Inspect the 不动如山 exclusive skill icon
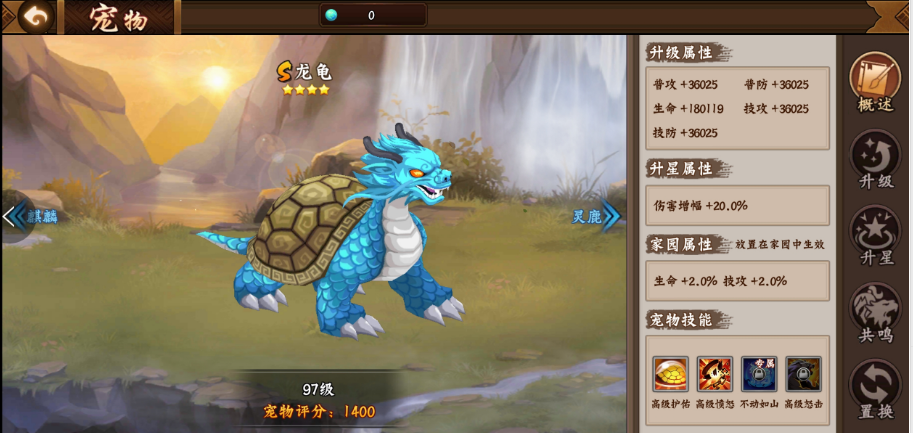The height and width of the screenshot is (433, 913). pyautogui.click(x=758, y=374)
